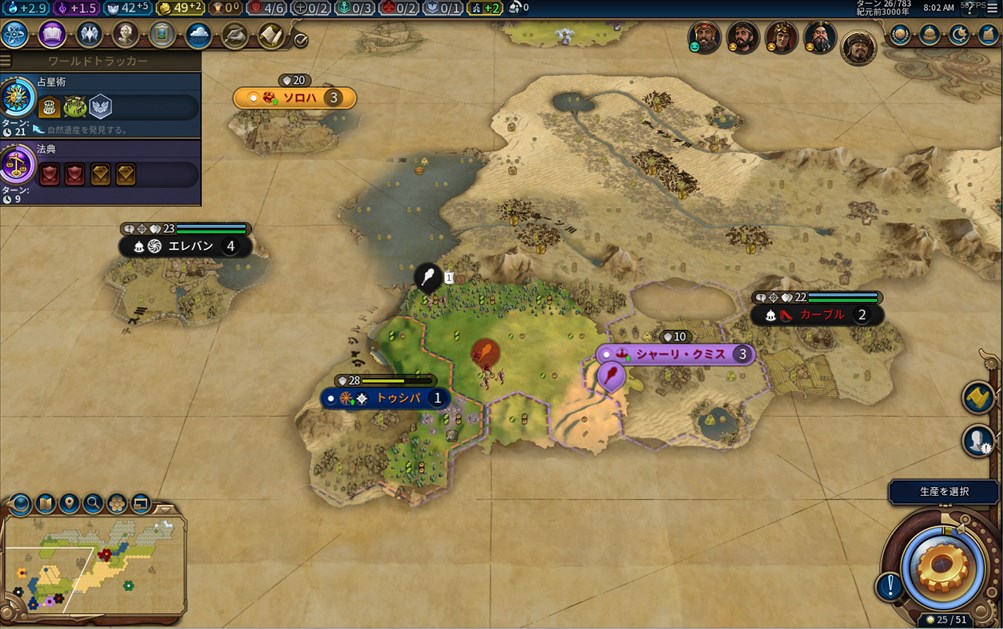
Task: Select the 法典 civic tracker entry
Action: click(x=100, y=168)
